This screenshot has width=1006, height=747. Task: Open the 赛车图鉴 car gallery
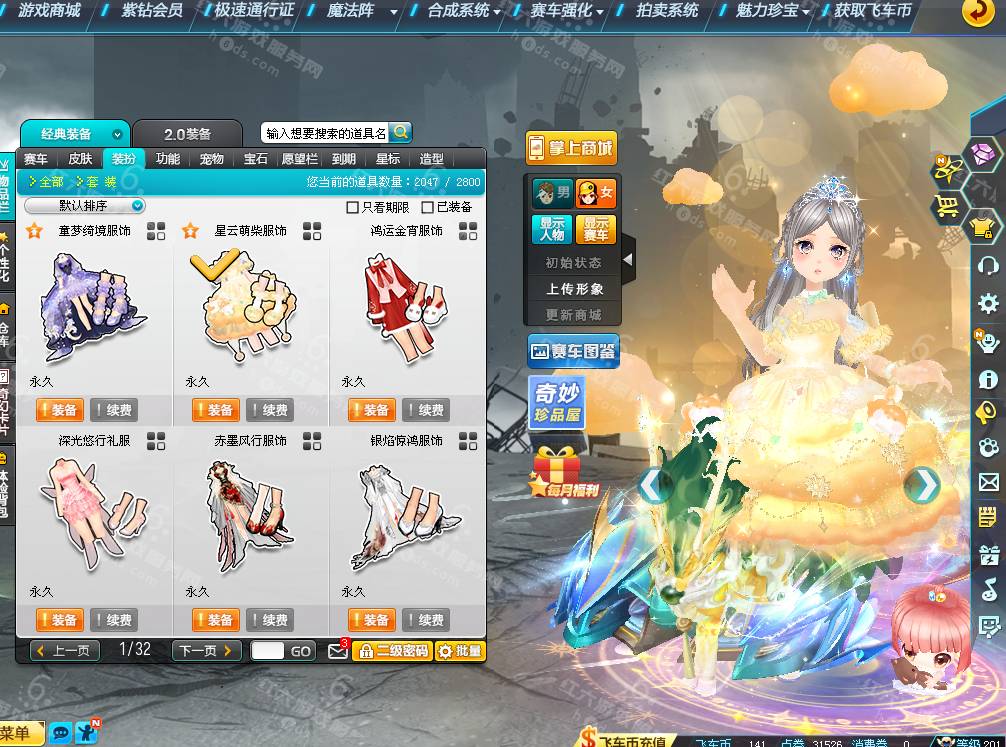pos(573,351)
